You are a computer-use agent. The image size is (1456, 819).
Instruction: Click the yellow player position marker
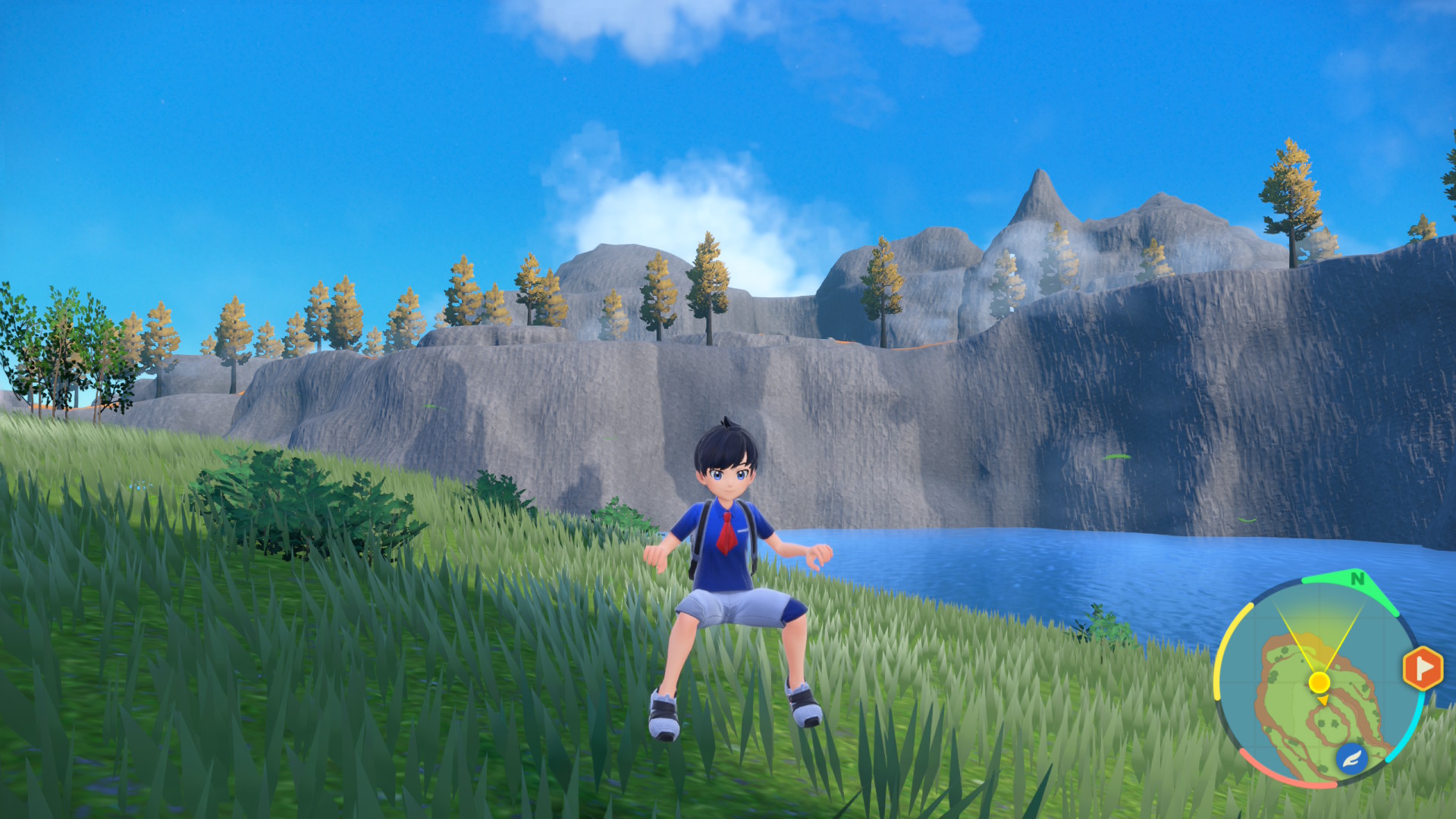point(1319,682)
